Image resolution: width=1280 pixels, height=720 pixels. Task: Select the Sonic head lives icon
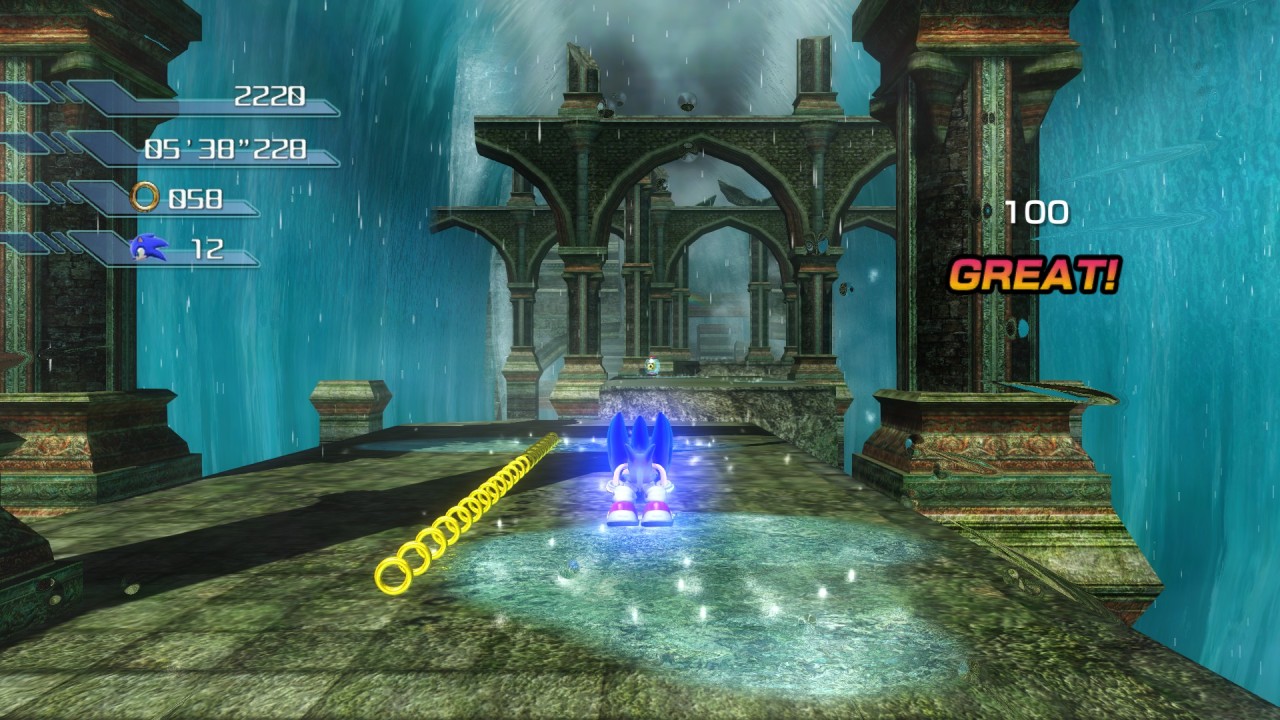[148, 247]
